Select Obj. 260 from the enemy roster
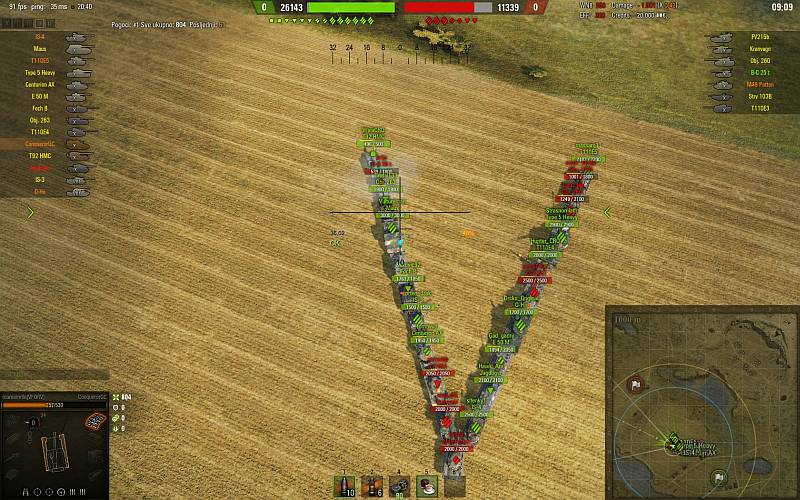The height and width of the screenshot is (500, 800). [x=757, y=61]
